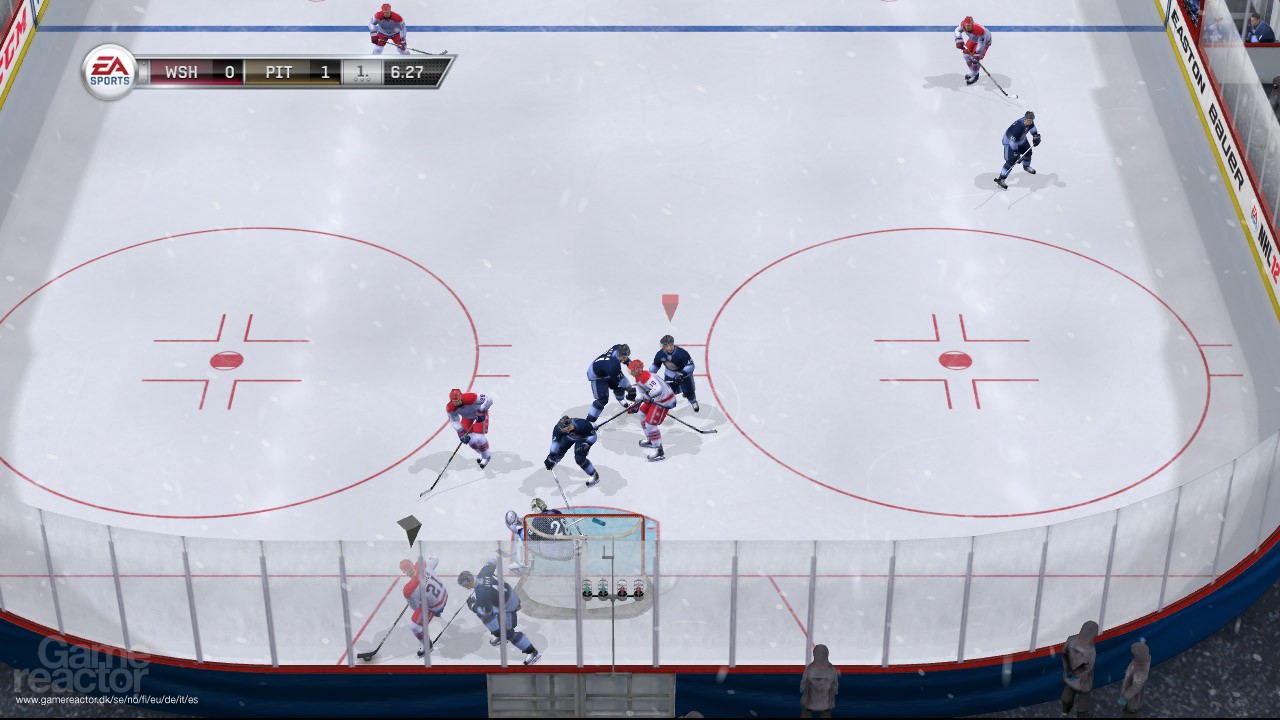Select the PIT team emblem panel

(x=280, y=71)
